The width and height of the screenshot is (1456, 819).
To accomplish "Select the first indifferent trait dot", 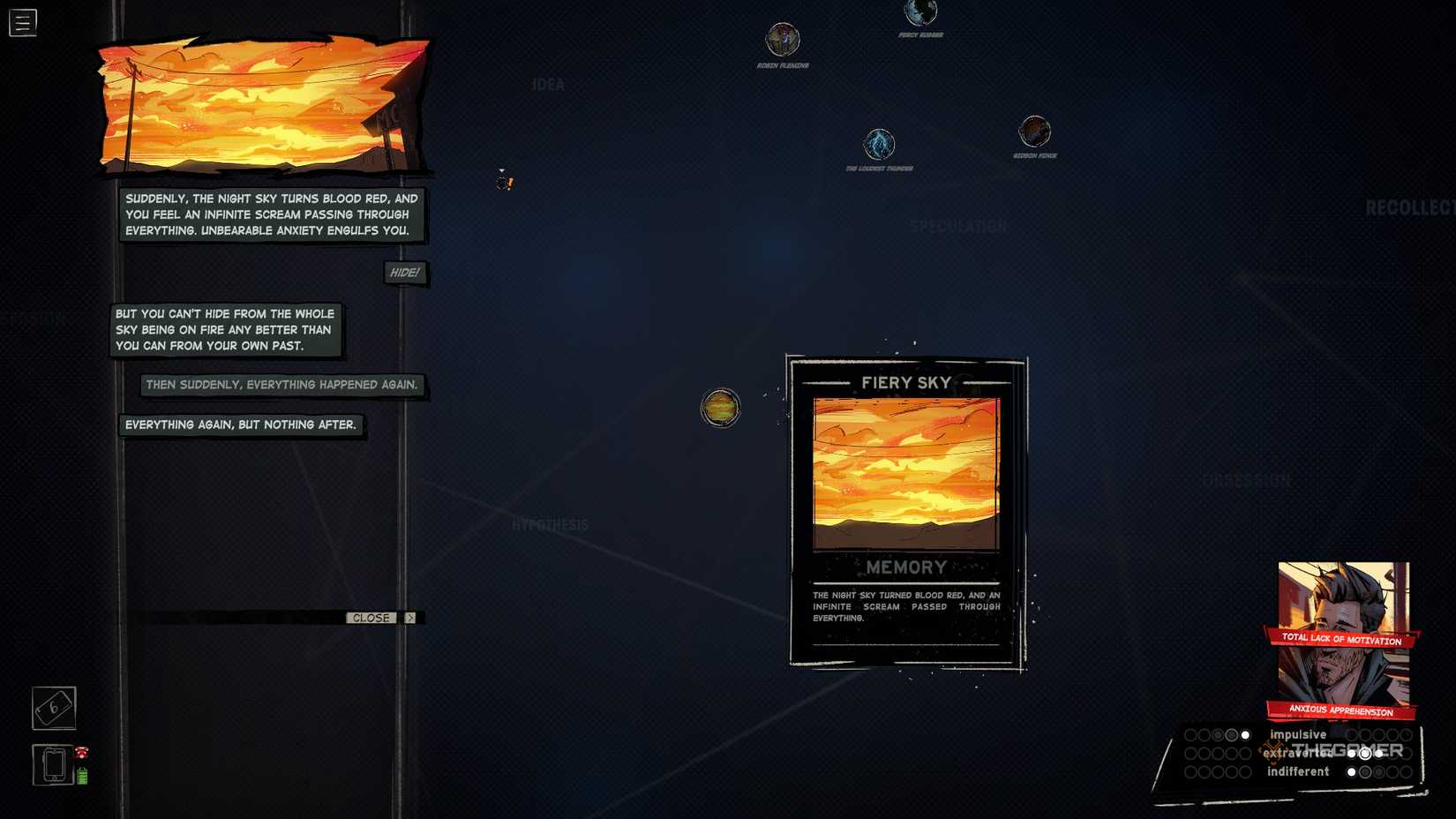I will (1351, 771).
